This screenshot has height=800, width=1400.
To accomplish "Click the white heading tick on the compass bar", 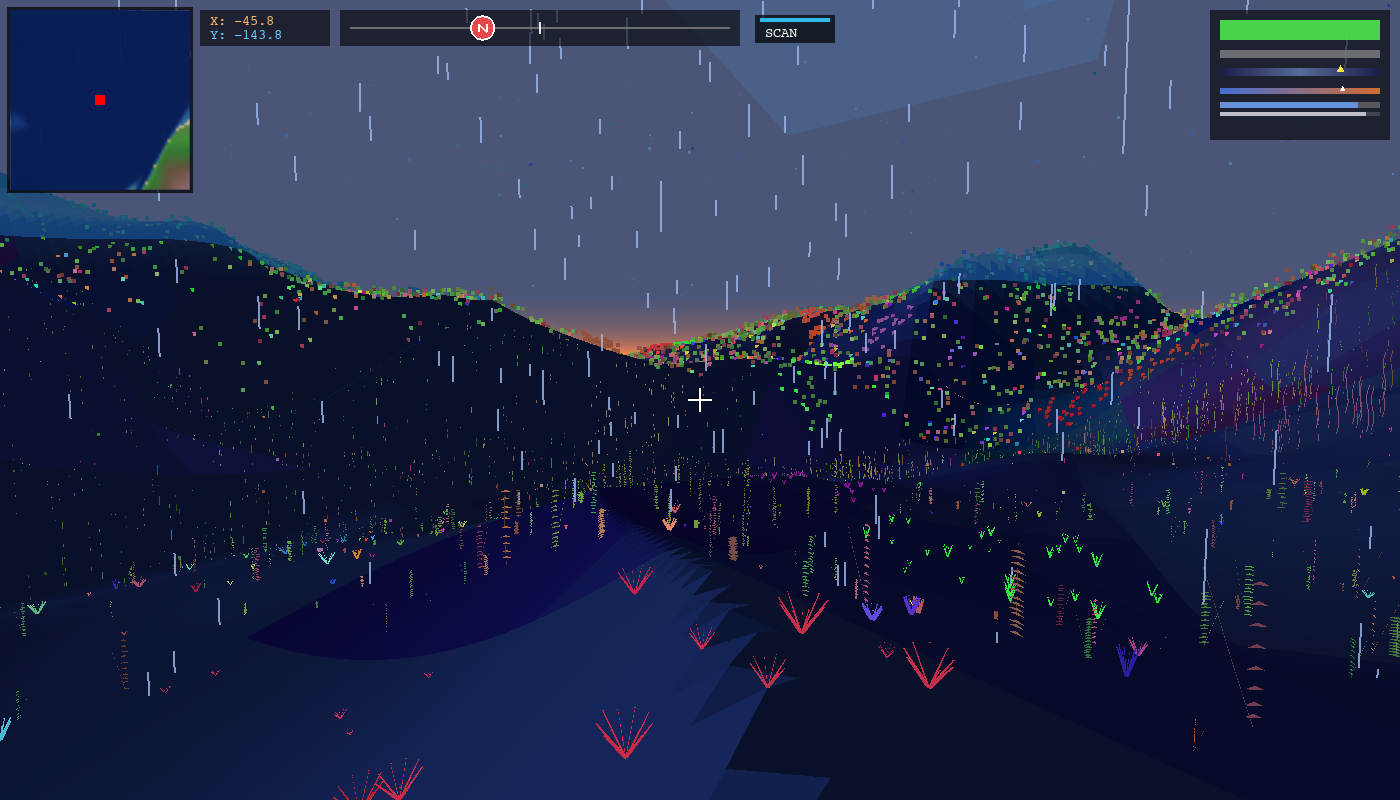I will coord(541,28).
